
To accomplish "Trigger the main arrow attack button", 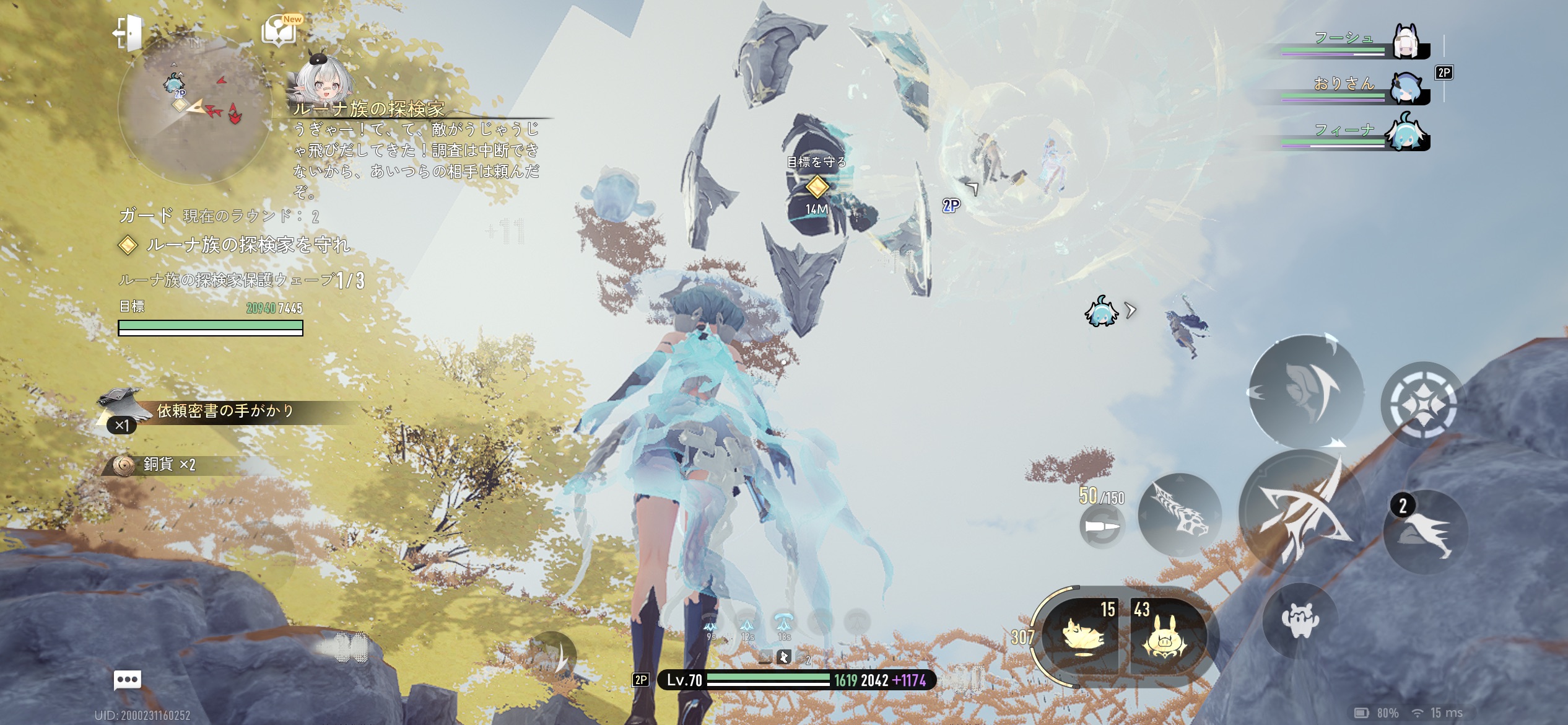I will coord(1302,512).
